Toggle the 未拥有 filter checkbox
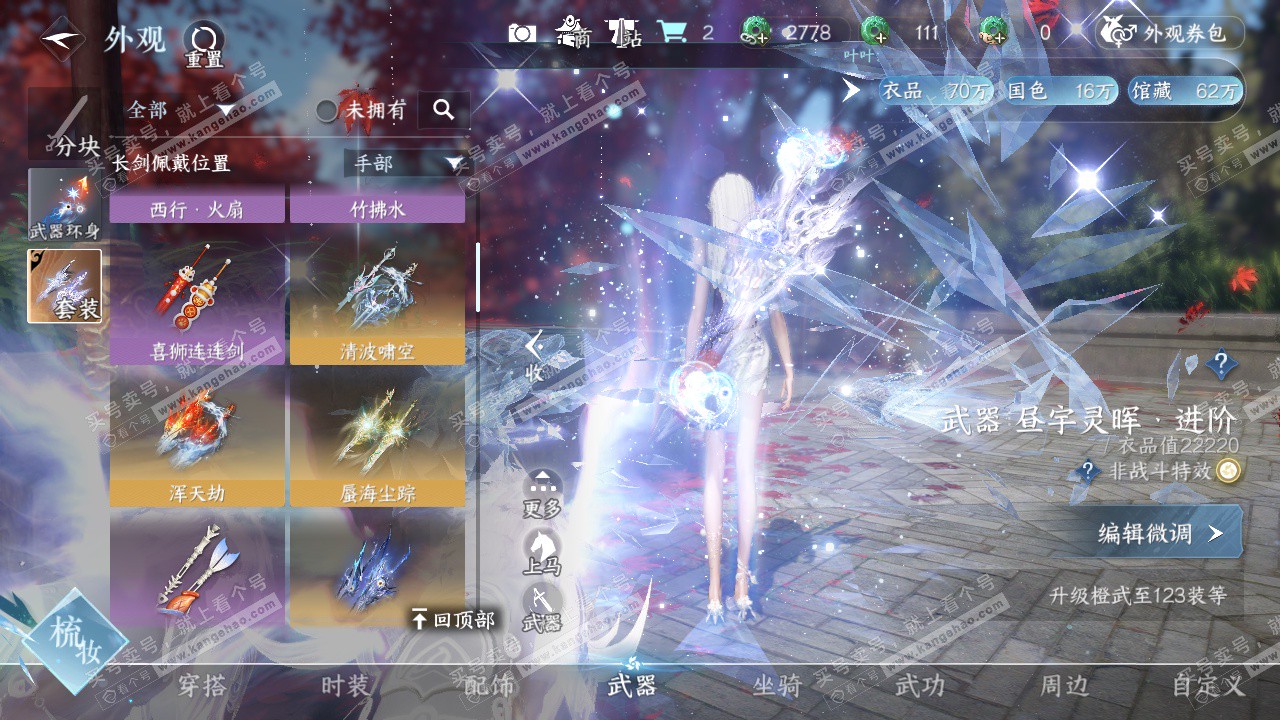Screen dimensions: 1280x720 click(327, 110)
